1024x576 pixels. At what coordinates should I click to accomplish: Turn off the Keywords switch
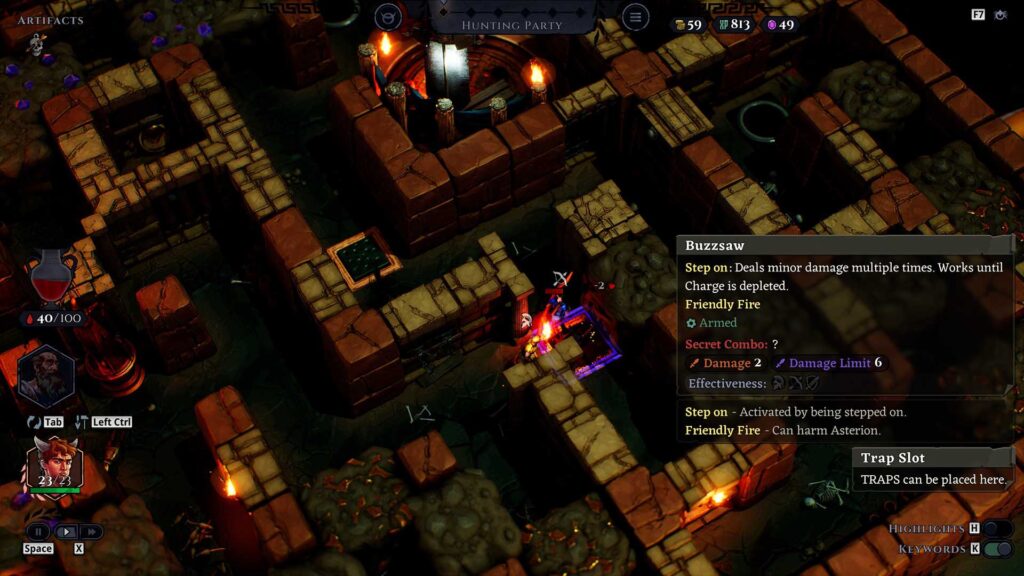997,549
